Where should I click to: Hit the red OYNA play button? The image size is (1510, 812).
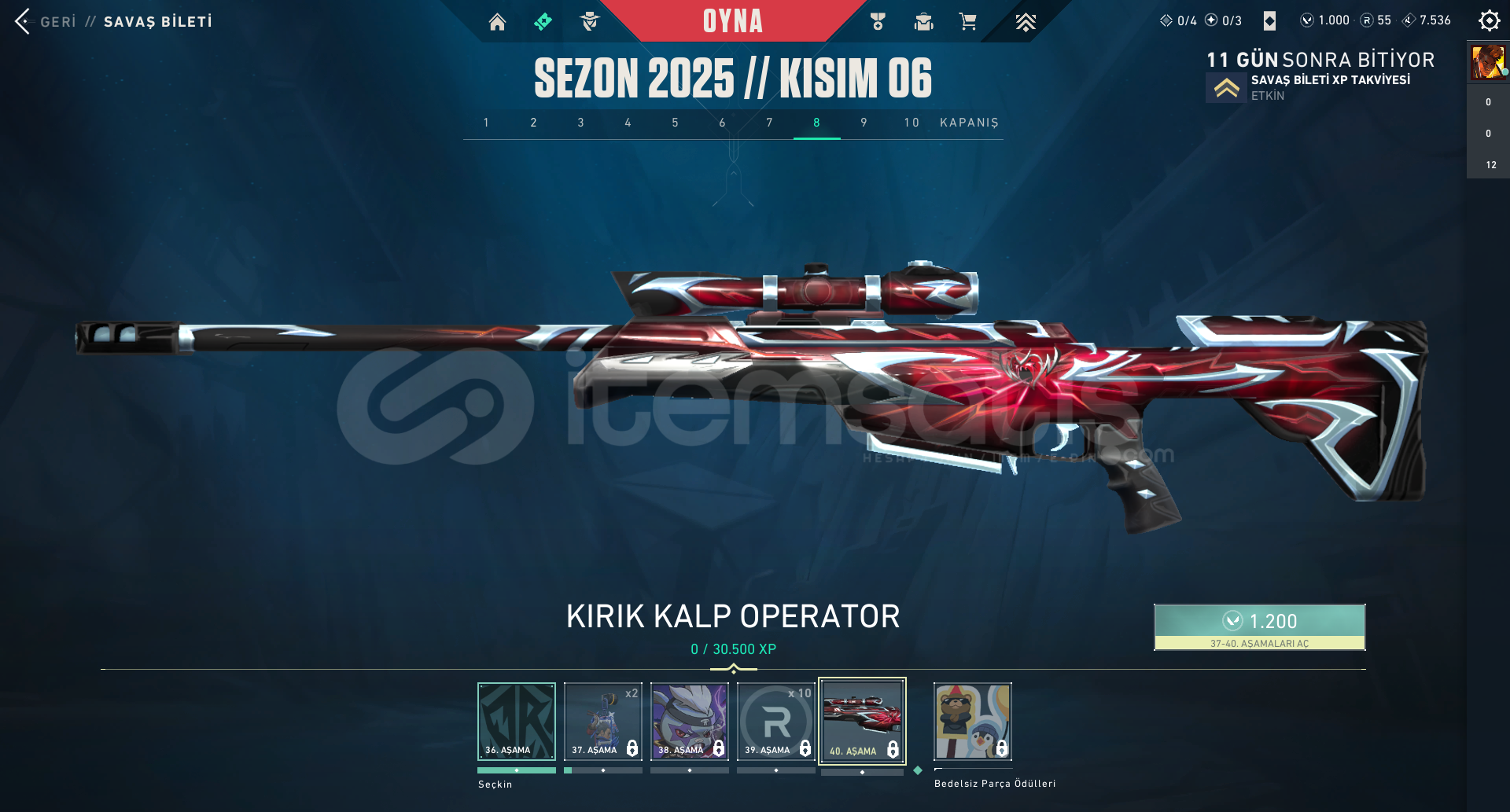(732, 21)
